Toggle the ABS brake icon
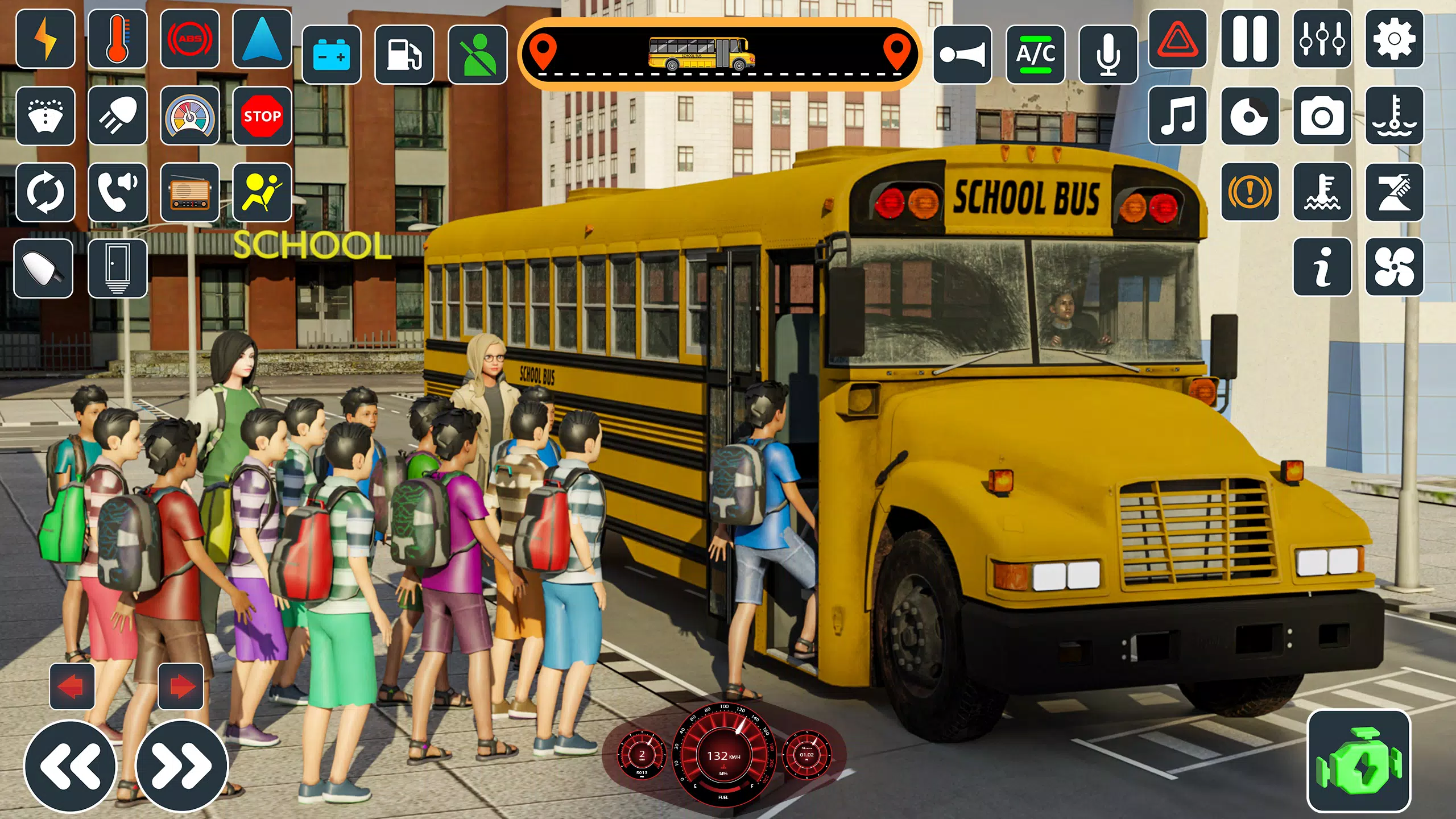 click(x=190, y=39)
